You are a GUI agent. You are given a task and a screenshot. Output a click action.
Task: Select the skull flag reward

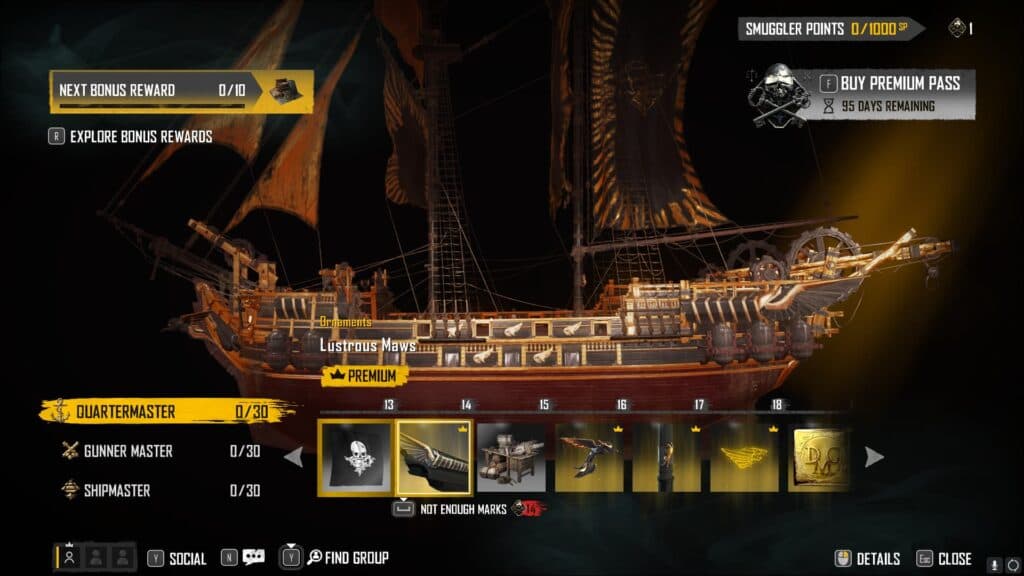[x=355, y=456]
